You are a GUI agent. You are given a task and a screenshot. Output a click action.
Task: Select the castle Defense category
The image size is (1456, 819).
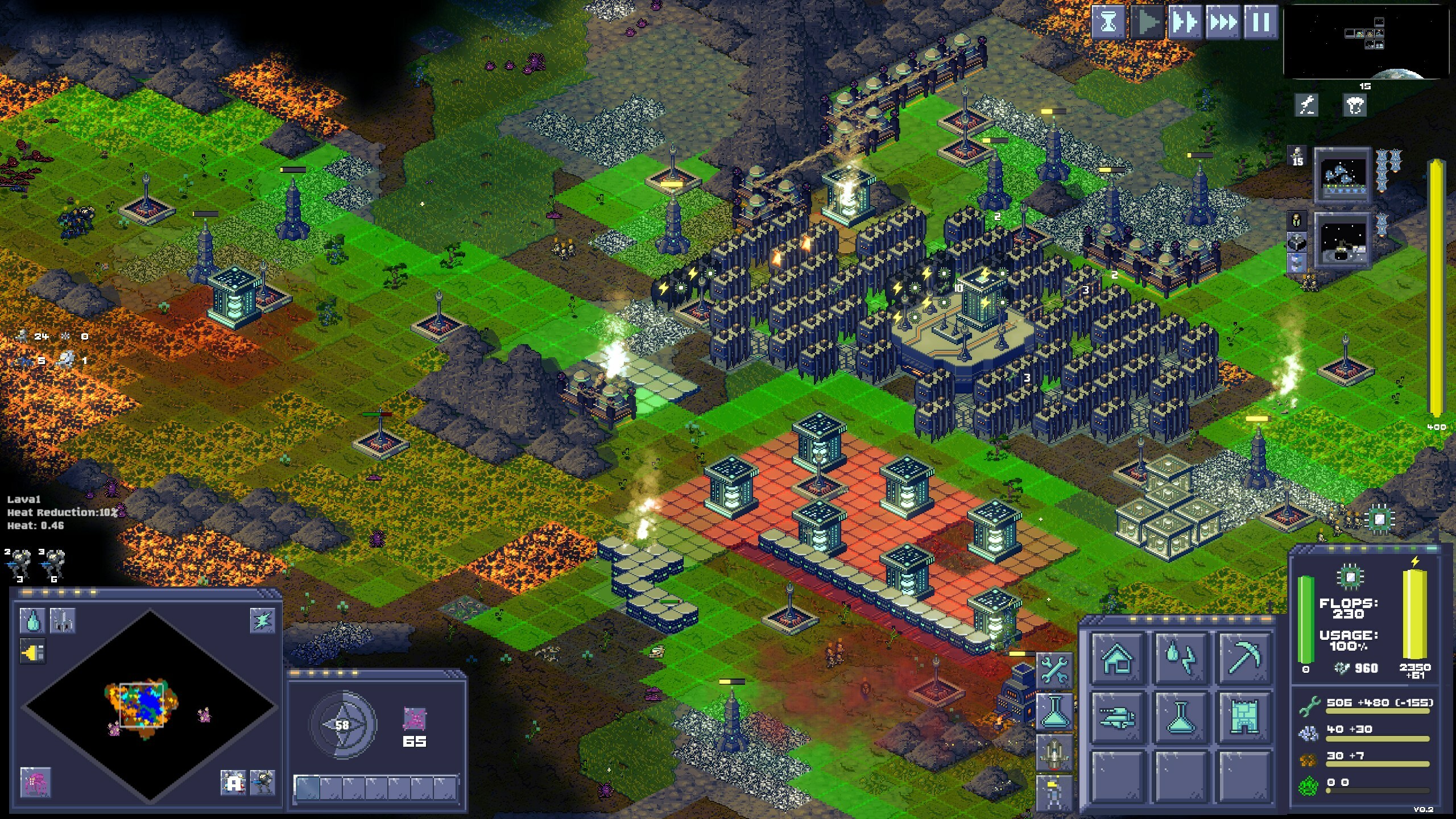coord(1243,718)
